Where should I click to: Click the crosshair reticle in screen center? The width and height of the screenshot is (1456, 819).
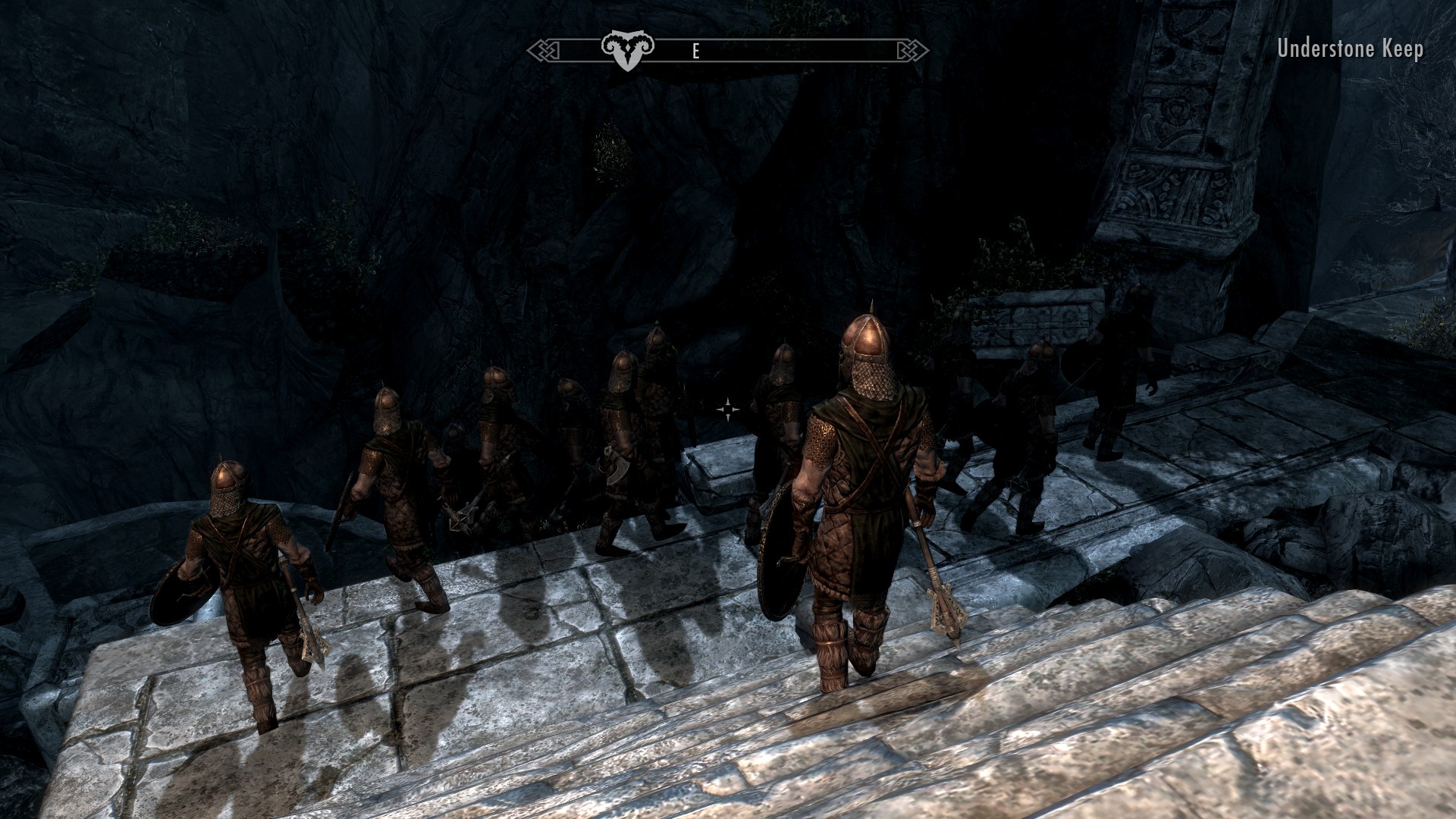[726, 409]
